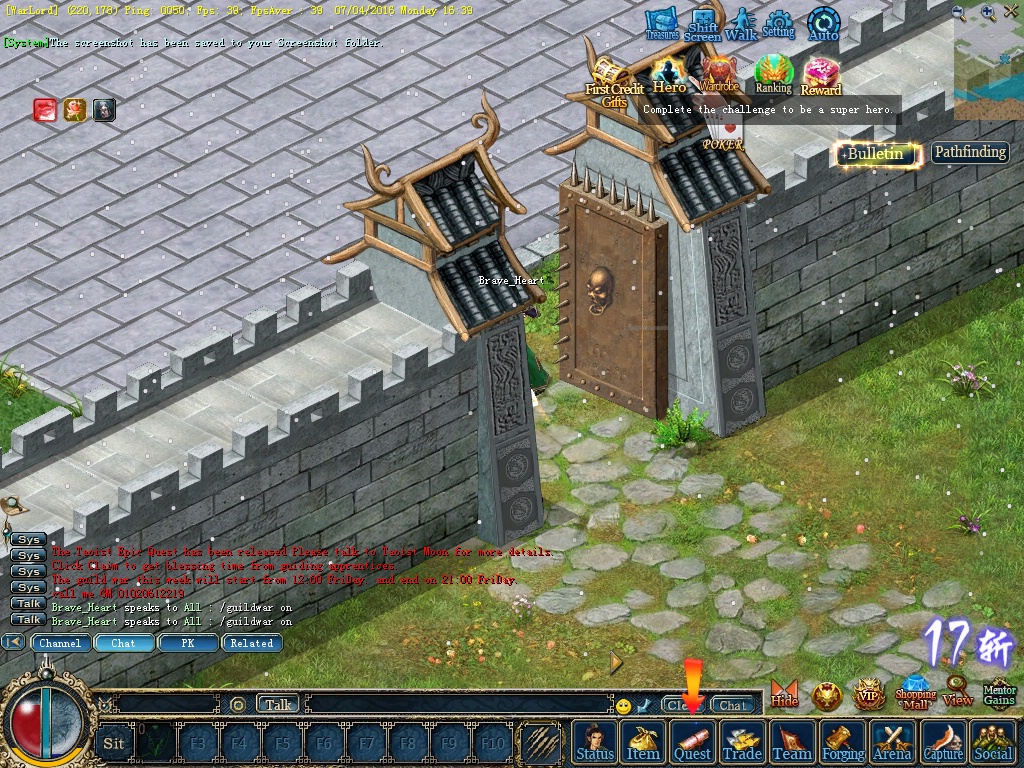Open the Ranking icon
Screen dimensions: 1024x768
coord(773,74)
